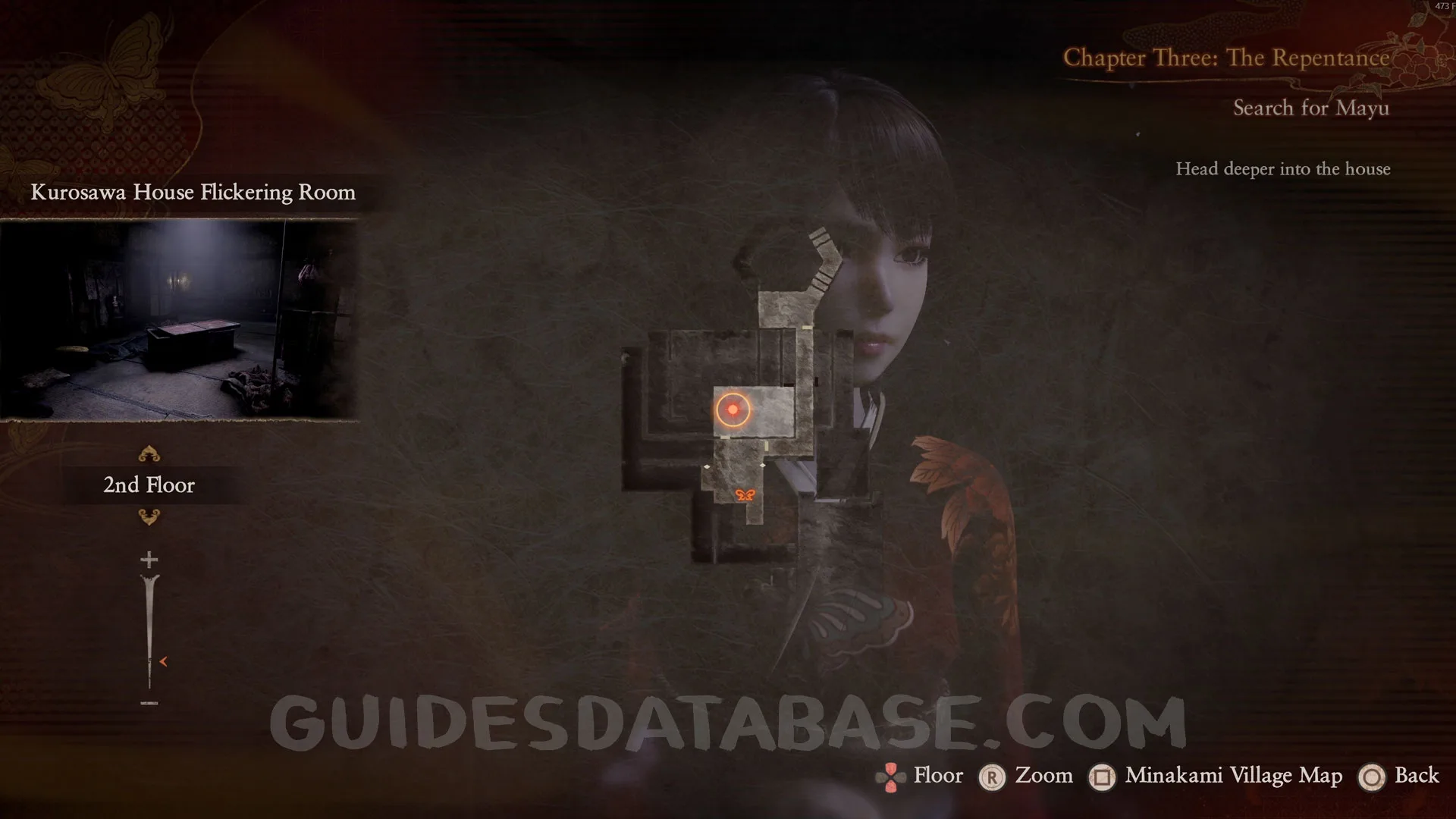The width and height of the screenshot is (1456, 819).
Task: Go up a floor with the upper arrow
Action: (149, 454)
